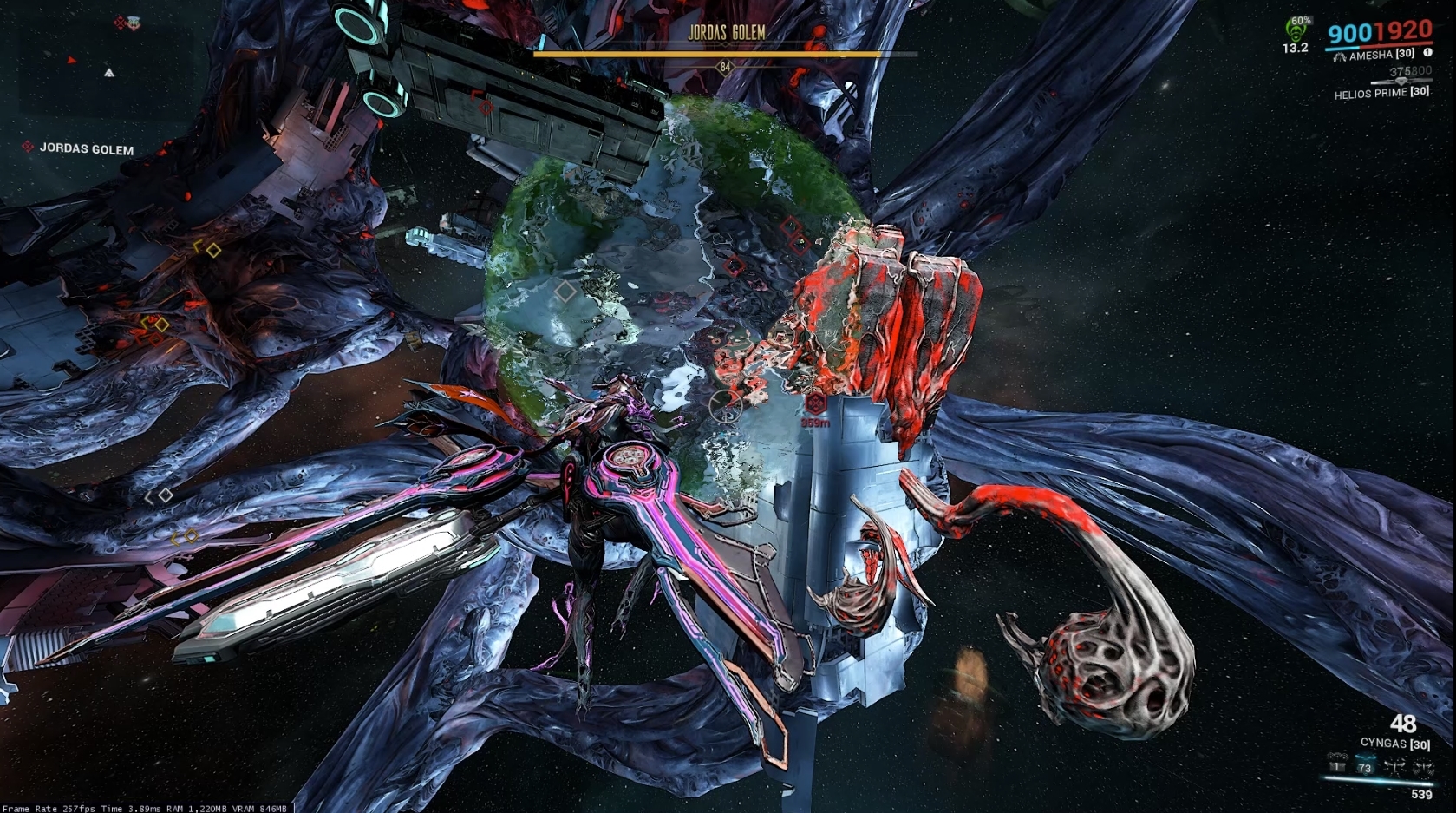The image size is (1456, 813).
Task: Activate the fourth Amesha ability icon
Action: (x=1423, y=766)
